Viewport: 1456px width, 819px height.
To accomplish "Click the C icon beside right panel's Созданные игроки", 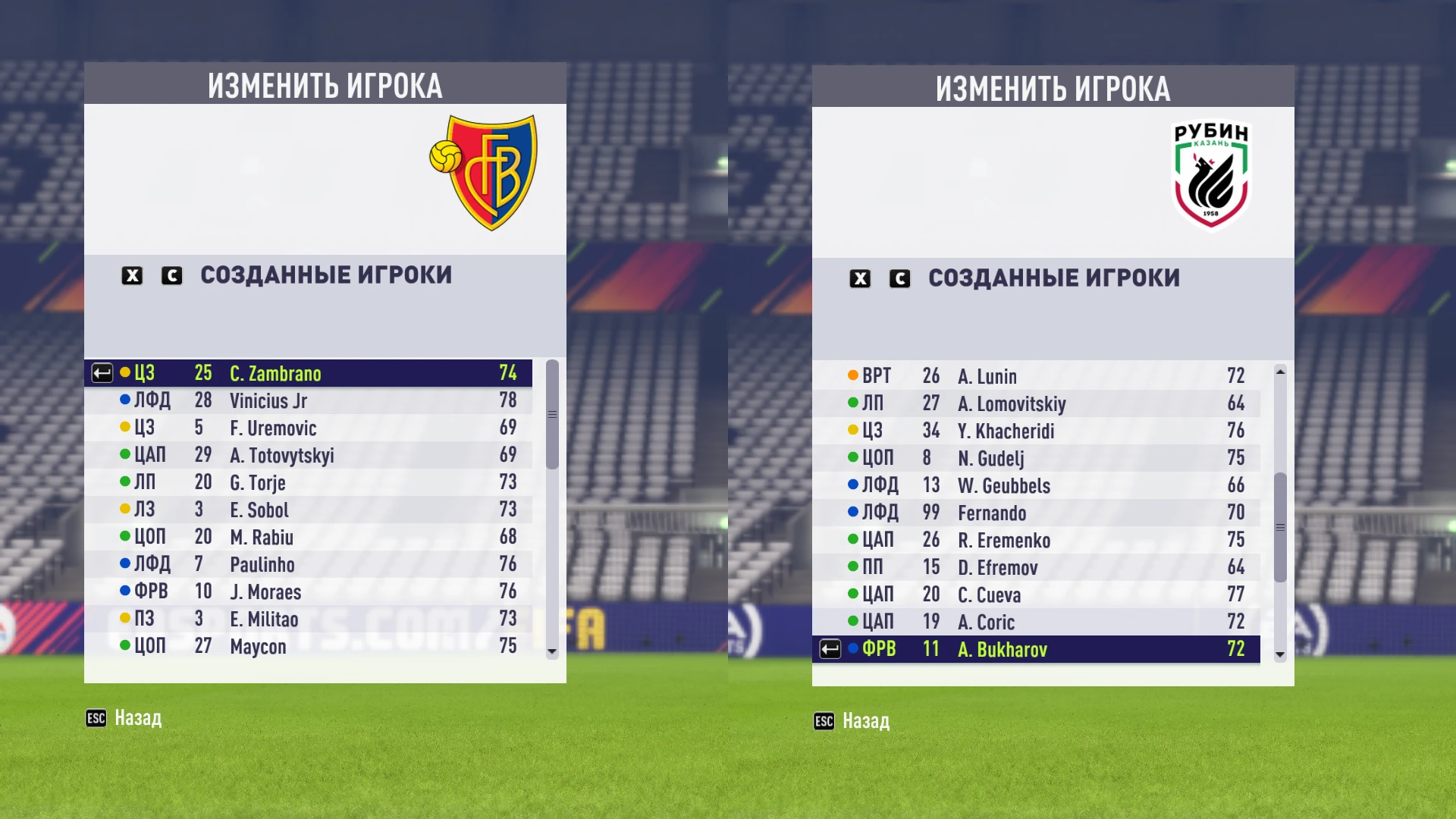I will pyautogui.click(x=900, y=279).
